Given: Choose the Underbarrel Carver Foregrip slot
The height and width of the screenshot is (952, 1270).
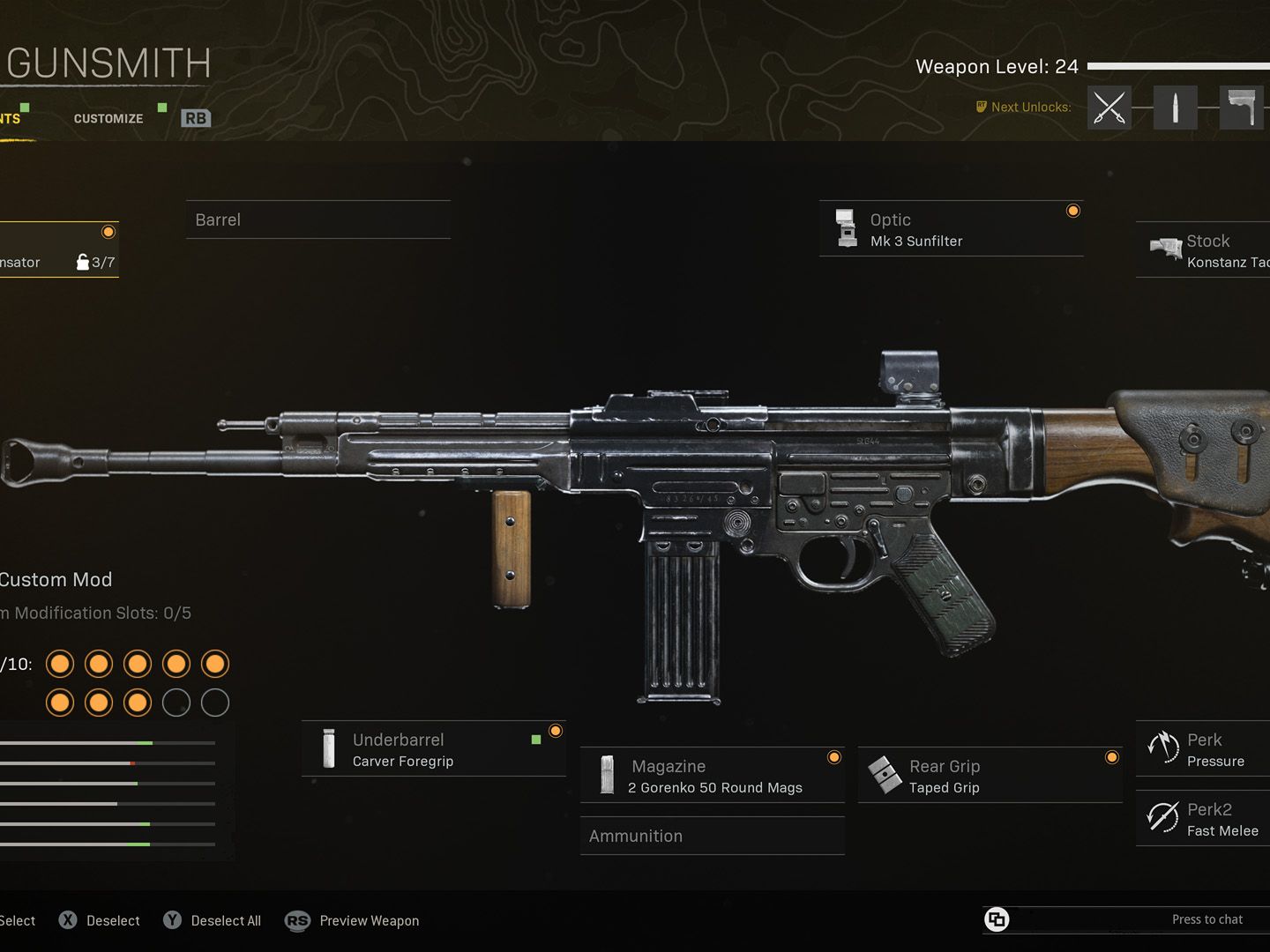Looking at the screenshot, I should pyautogui.click(x=433, y=749).
